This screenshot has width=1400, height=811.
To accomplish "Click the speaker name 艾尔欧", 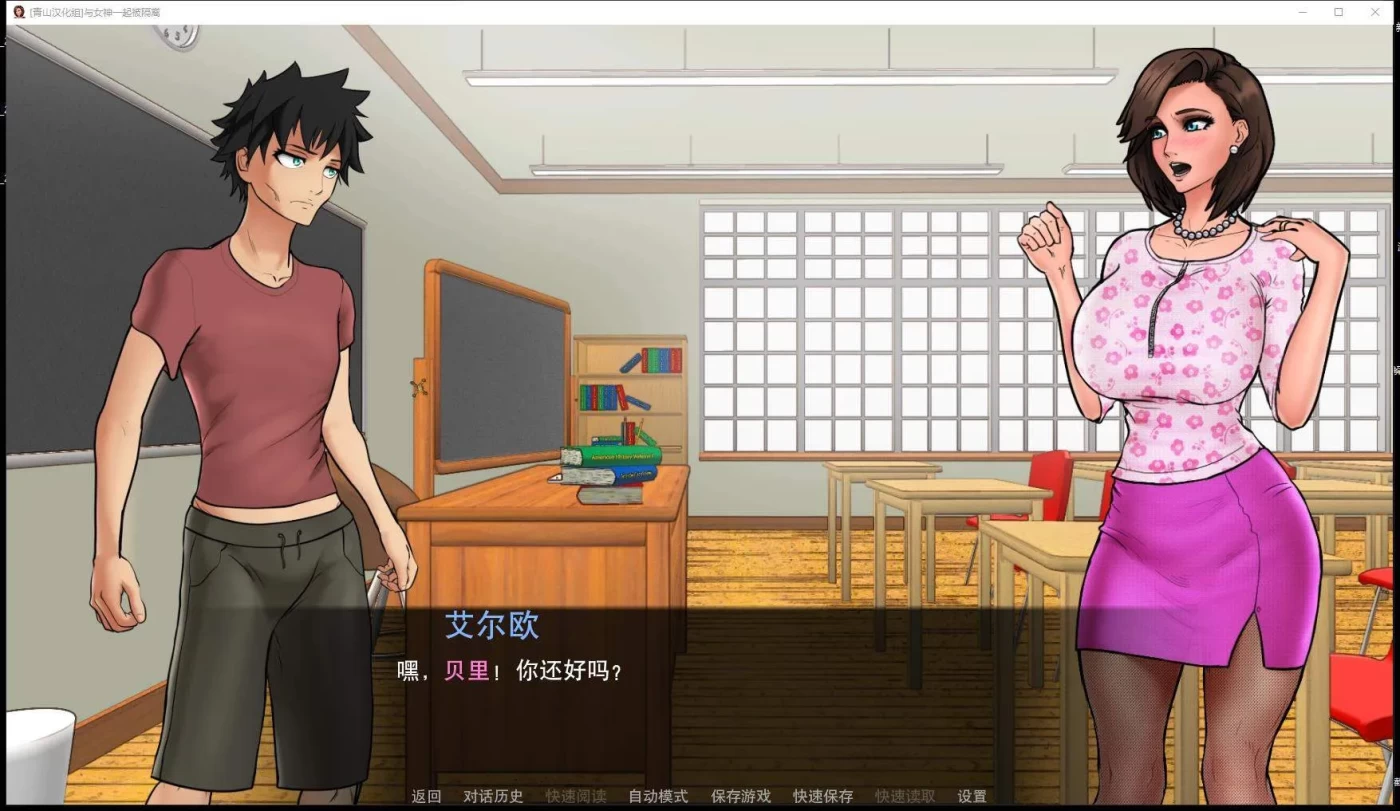I will [x=492, y=625].
